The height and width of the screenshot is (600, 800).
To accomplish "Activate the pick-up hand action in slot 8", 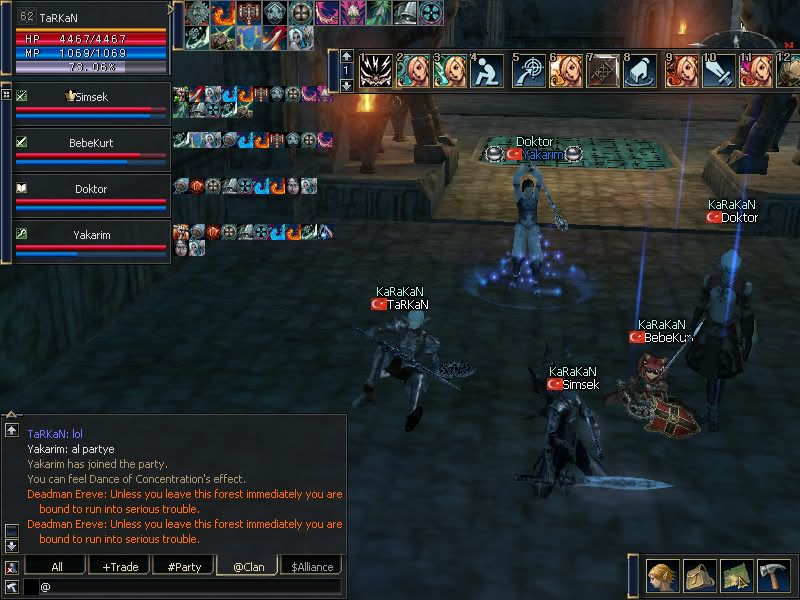I will point(642,71).
